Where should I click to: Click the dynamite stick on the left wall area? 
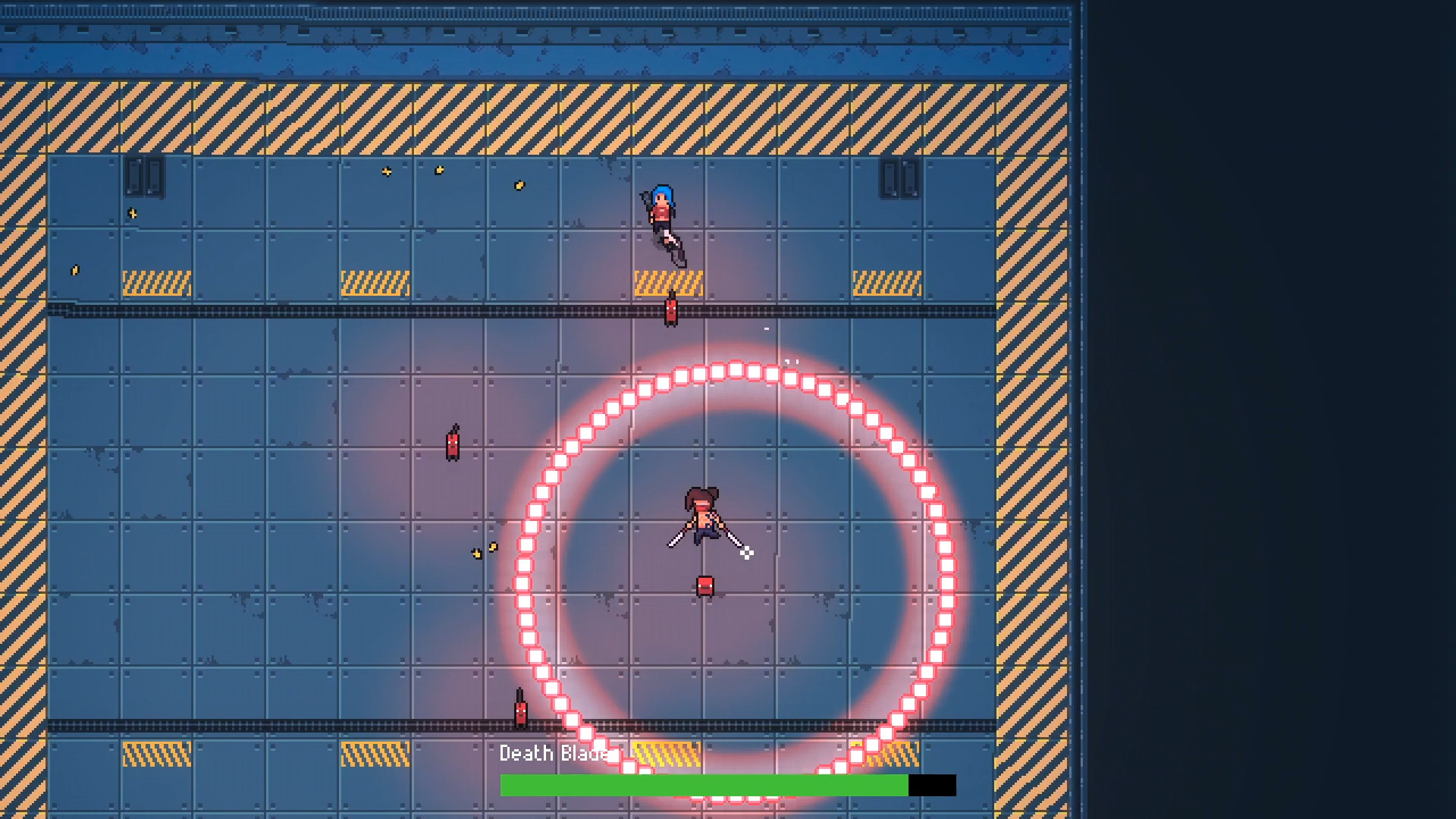click(x=452, y=442)
